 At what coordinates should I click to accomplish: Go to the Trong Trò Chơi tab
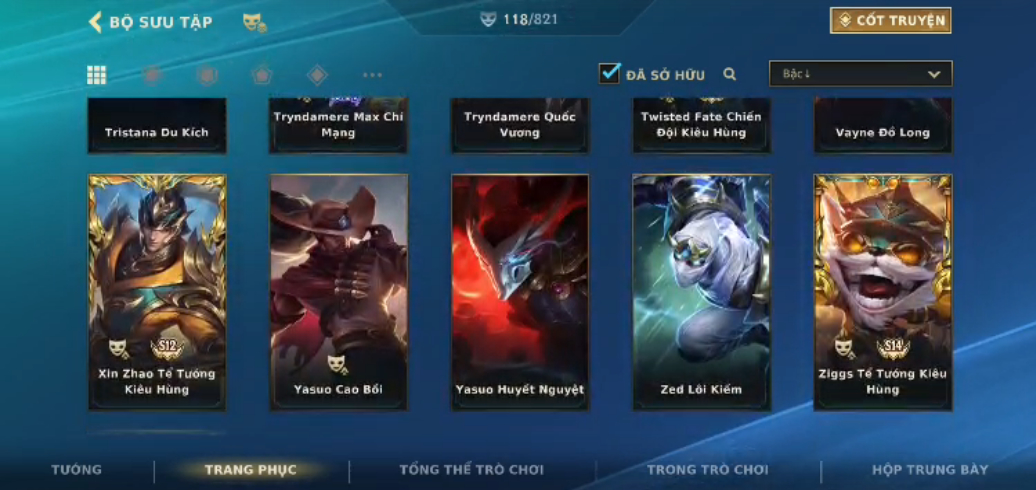pos(707,470)
